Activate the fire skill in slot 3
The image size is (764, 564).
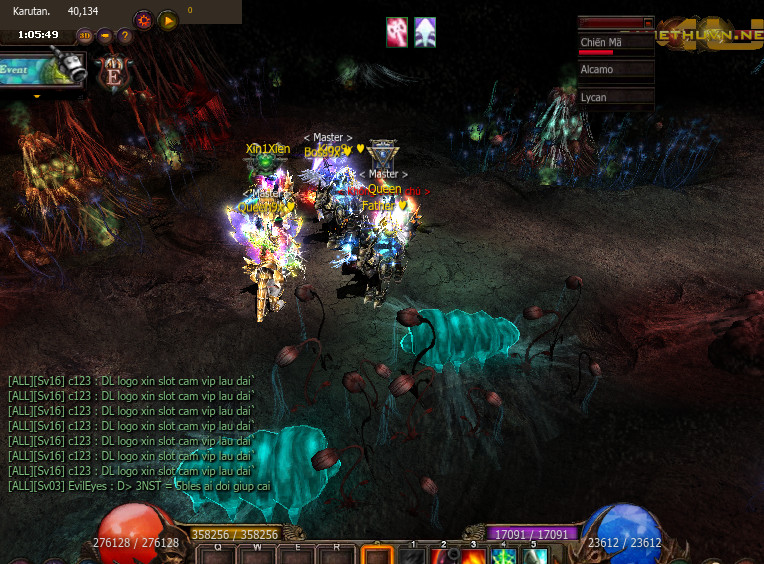click(474, 556)
